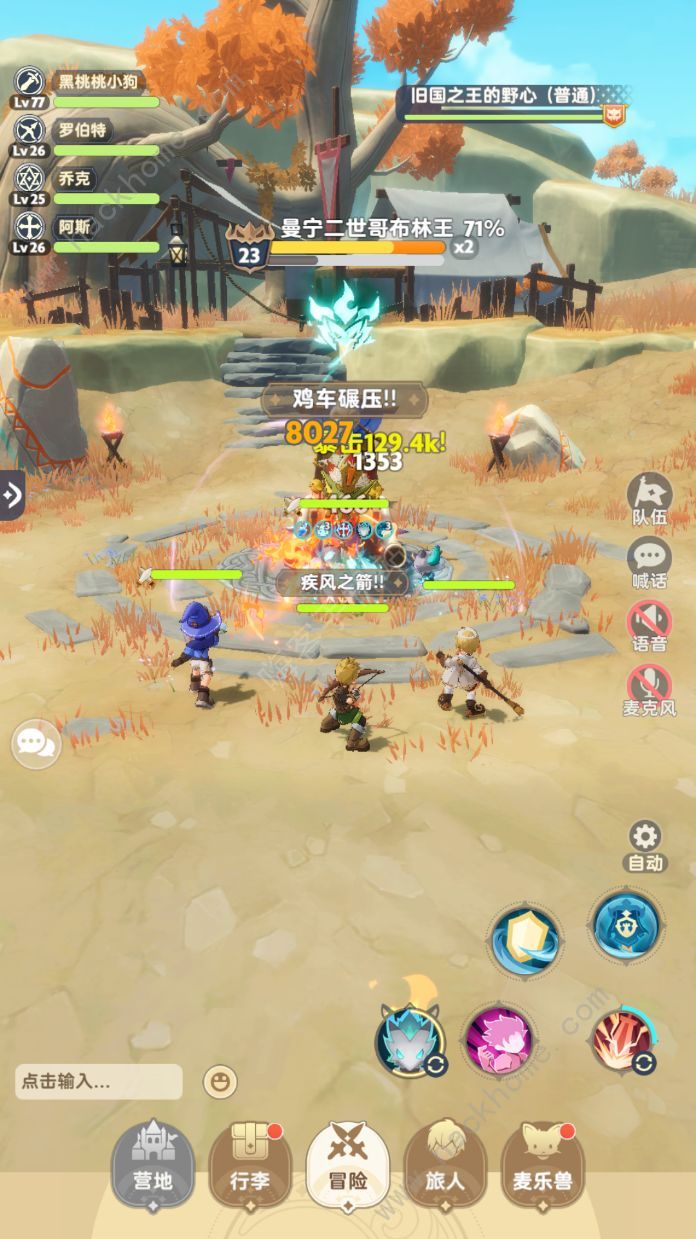Click the 点击输入 chat input box
The height and width of the screenshot is (1239, 696).
(98, 1081)
